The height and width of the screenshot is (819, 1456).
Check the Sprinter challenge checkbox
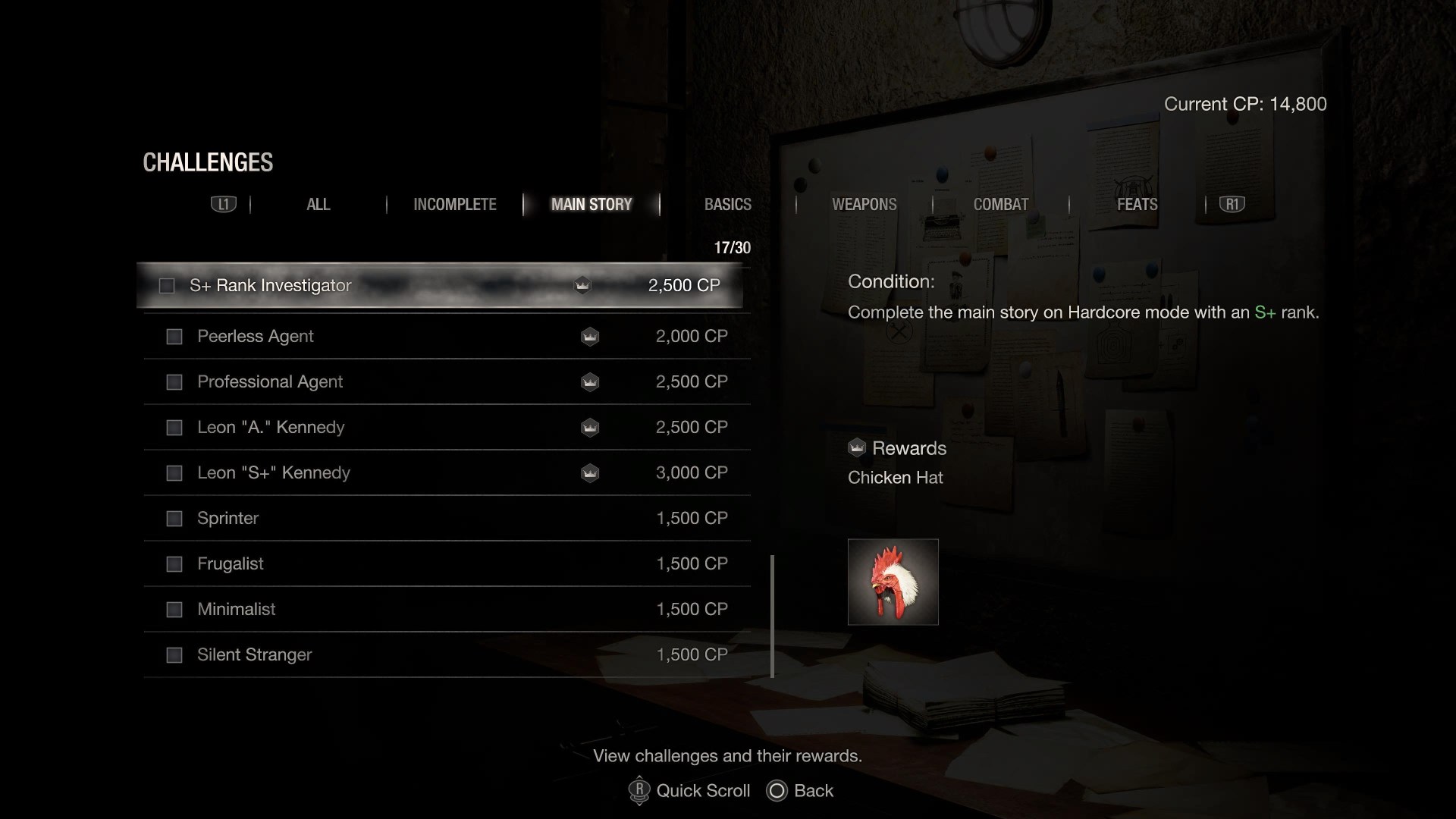[174, 519]
